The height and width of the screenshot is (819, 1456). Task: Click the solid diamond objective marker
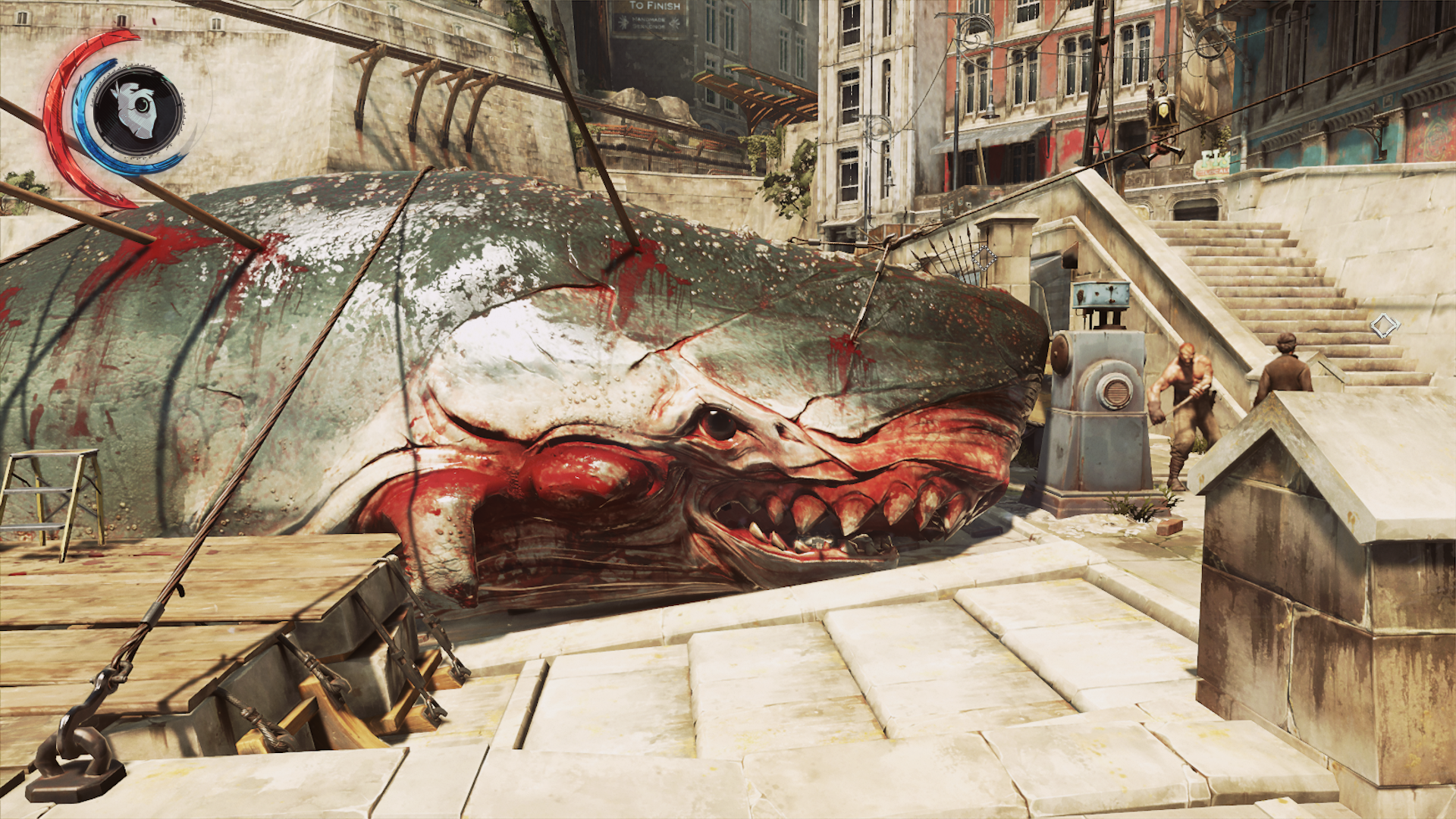(x=1384, y=326)
